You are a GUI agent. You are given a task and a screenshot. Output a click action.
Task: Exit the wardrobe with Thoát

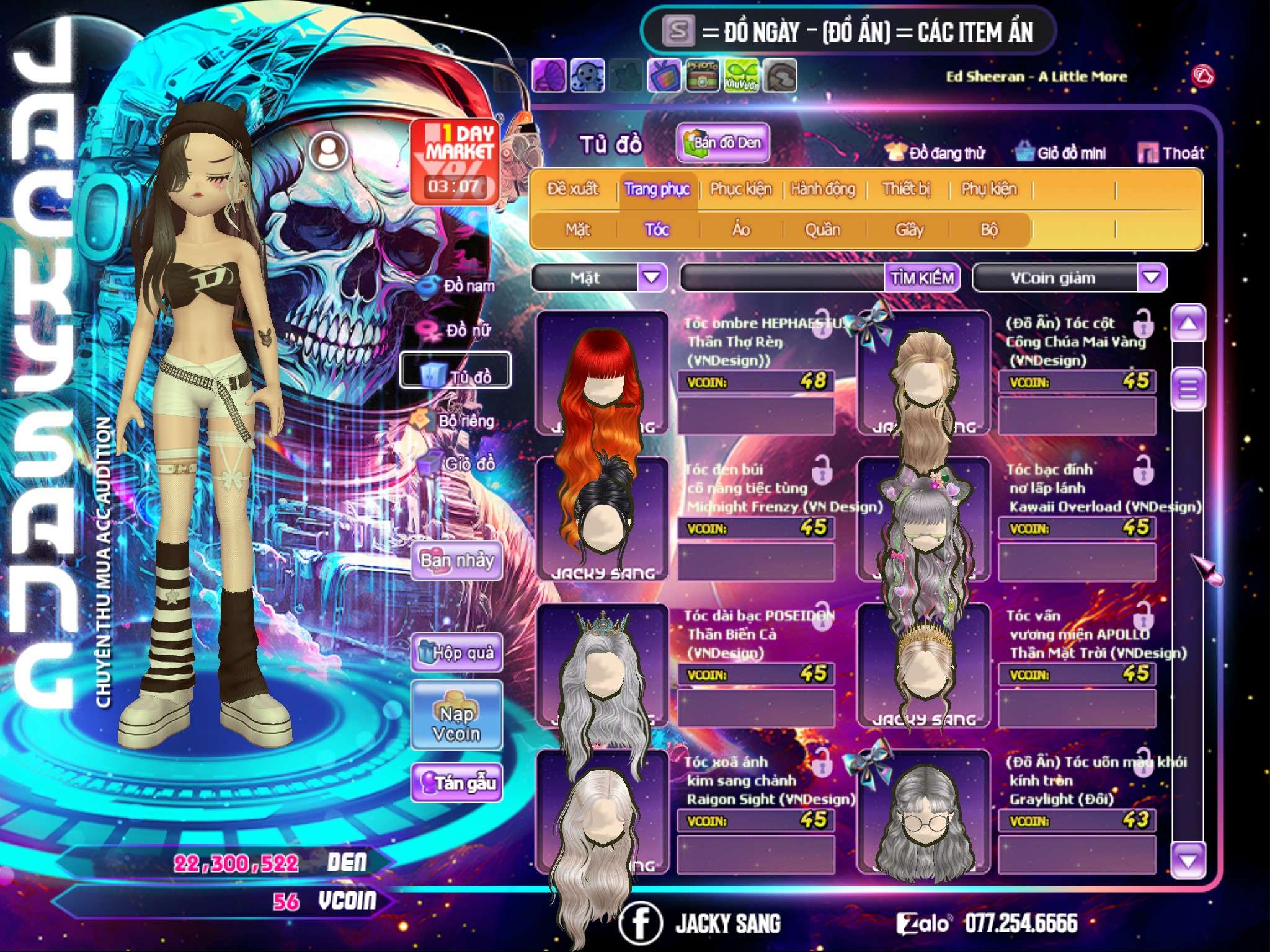coord(1171,152)
